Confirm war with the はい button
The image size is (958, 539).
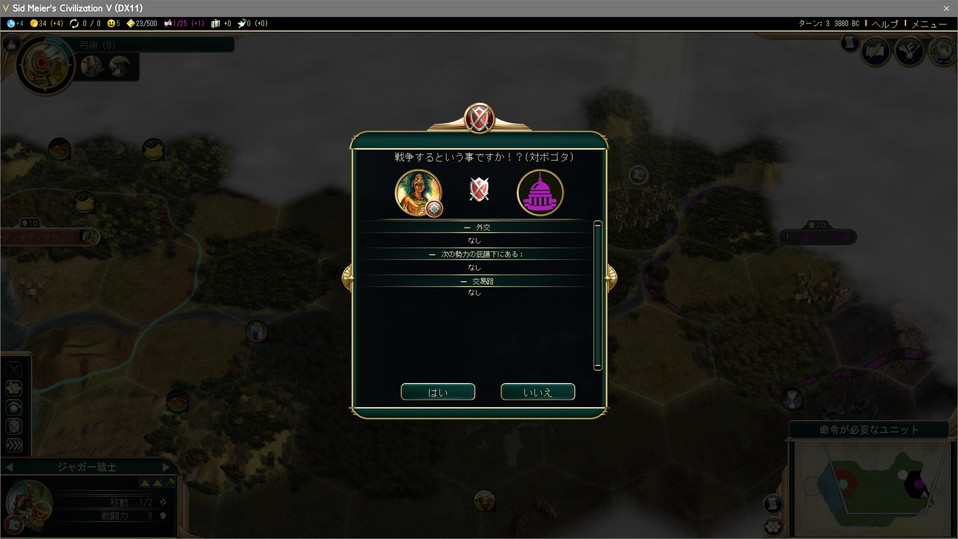click(x=437, y=392)
